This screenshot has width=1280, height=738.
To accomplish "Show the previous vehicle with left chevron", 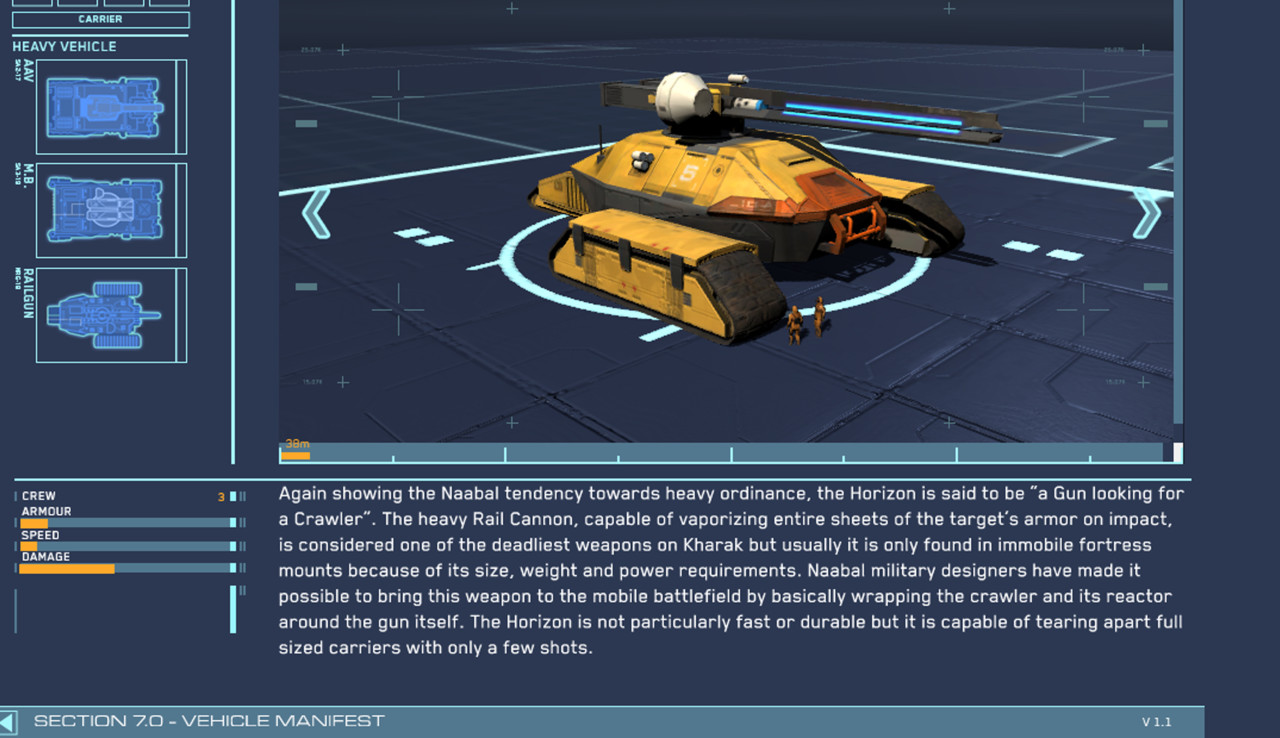I will pos(316,213).
